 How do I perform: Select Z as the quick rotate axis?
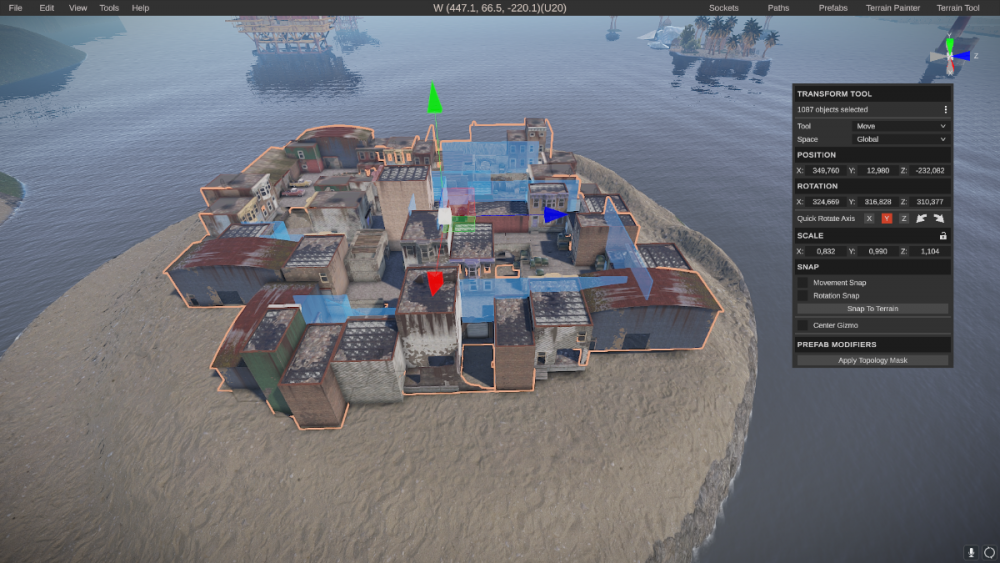pyautogui.click(x=903, y=218)
